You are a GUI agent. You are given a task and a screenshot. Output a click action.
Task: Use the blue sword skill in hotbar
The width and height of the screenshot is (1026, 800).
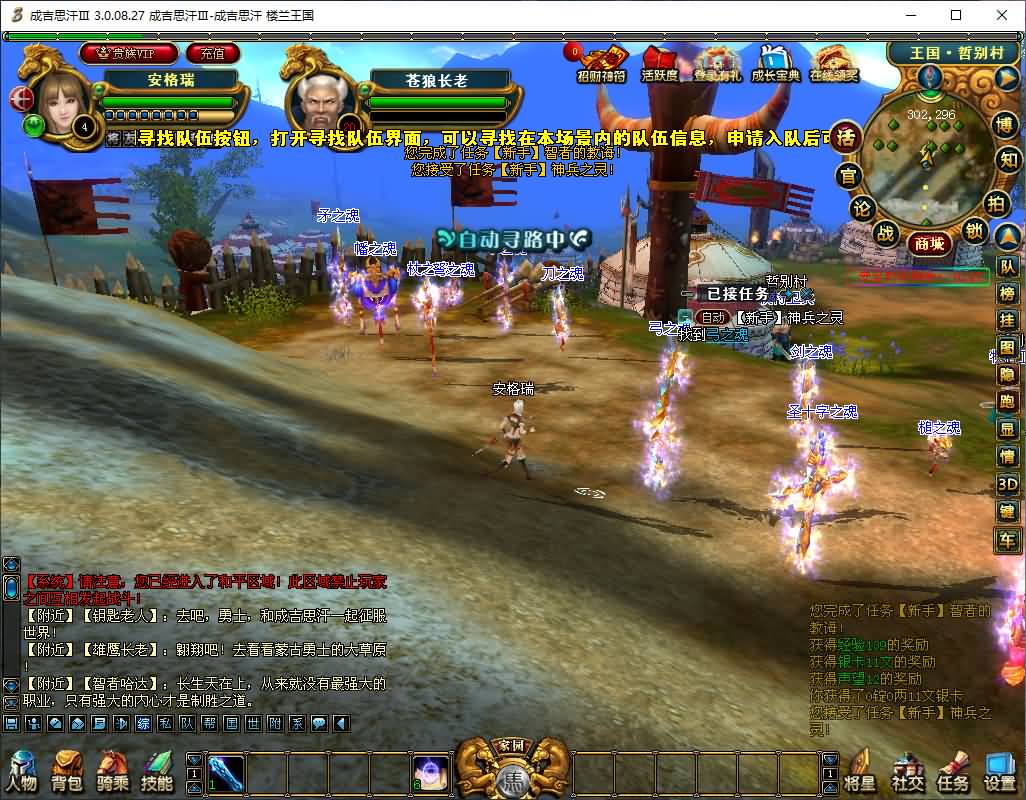coord(225,773)
